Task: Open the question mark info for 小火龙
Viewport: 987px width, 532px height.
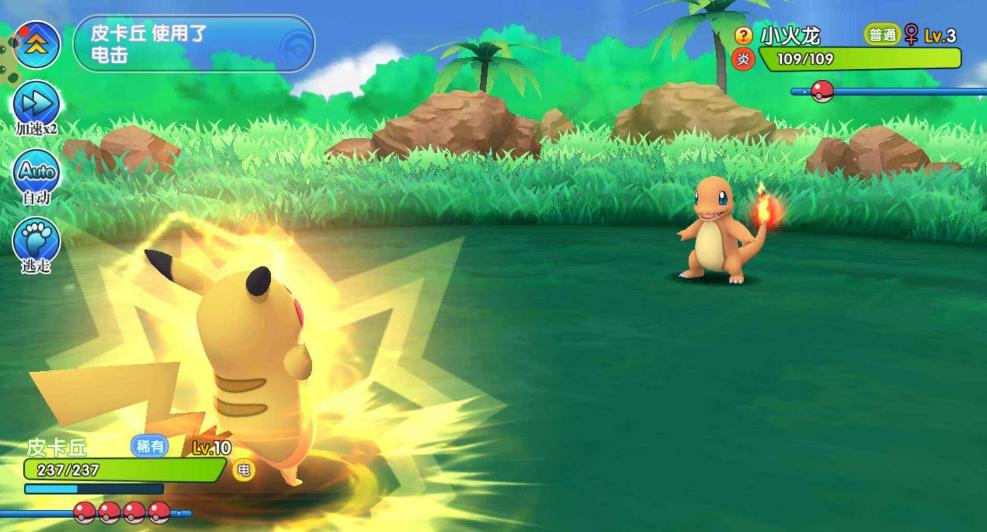Action: coord(743,36)
